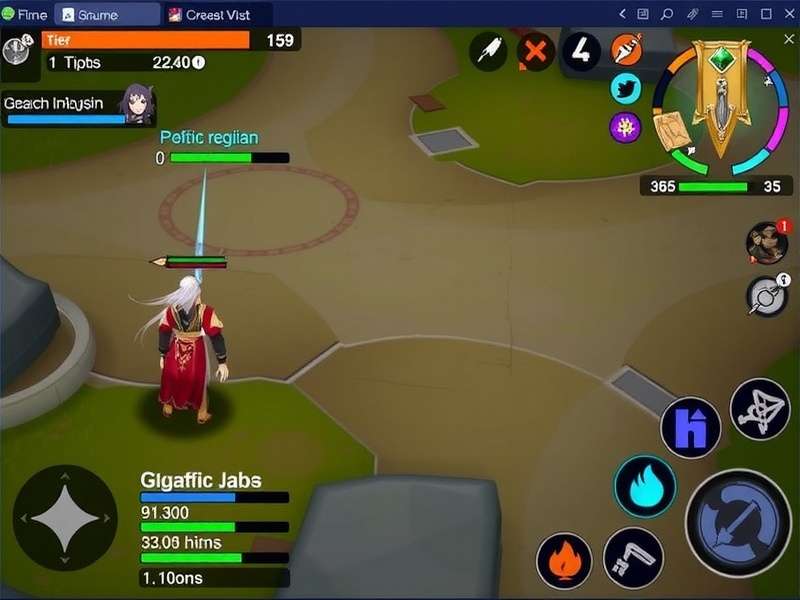Open the character avatar with red notification badge
Screen dimensions: 800x600
coord(767,243)
